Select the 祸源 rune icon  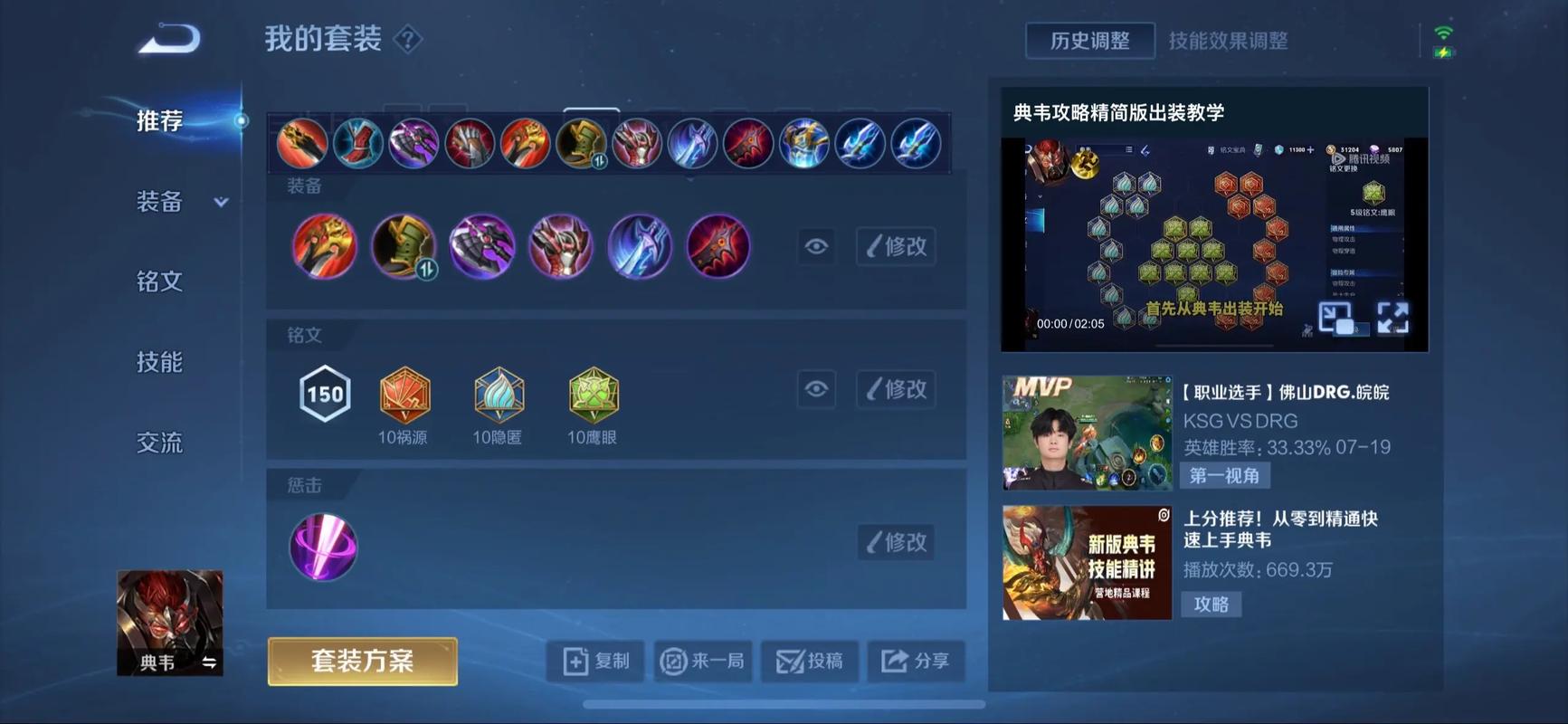pyautogui.click(x=404, y=395)
